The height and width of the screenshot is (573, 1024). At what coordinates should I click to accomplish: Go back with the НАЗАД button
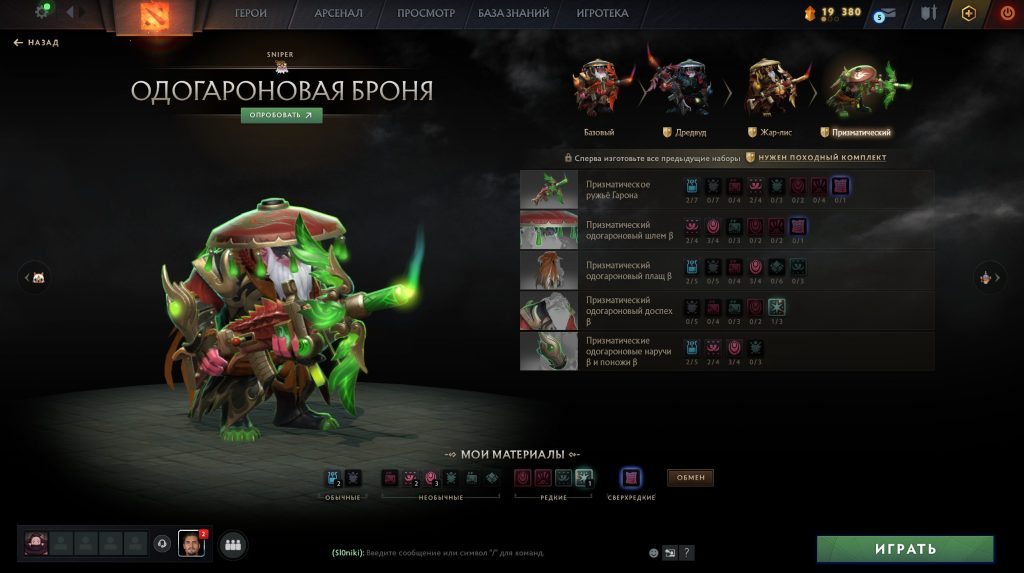[x=36, y=43]
